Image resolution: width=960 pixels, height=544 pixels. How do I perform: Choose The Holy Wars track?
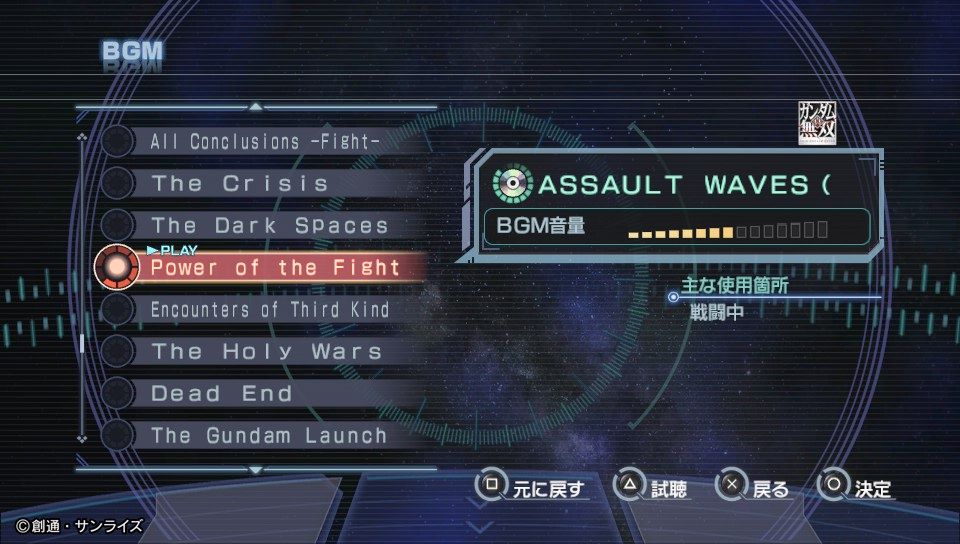click(x=266, y=352)
